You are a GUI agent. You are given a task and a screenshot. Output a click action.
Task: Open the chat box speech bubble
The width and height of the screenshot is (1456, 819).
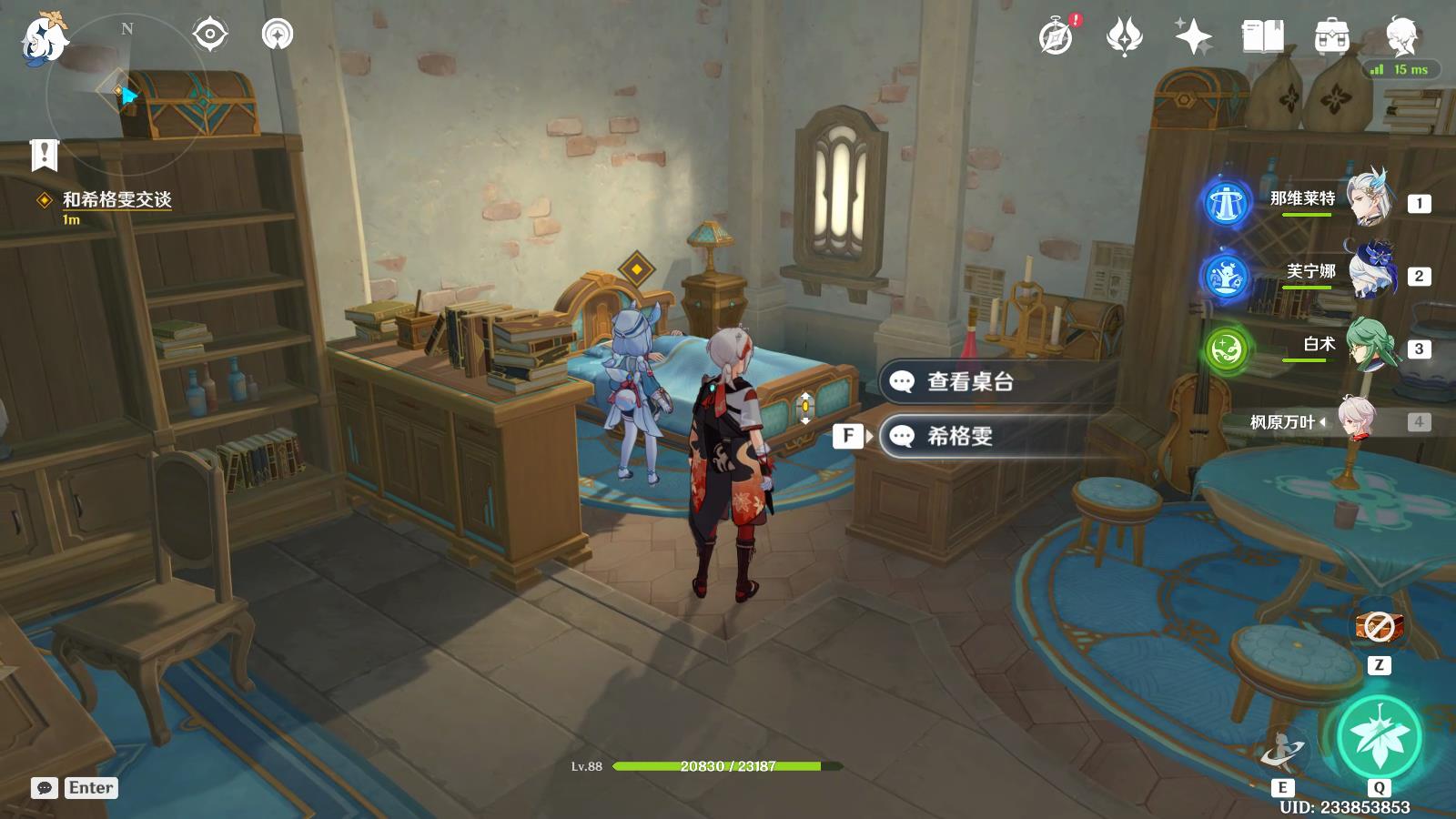click(x=45, y=788)
